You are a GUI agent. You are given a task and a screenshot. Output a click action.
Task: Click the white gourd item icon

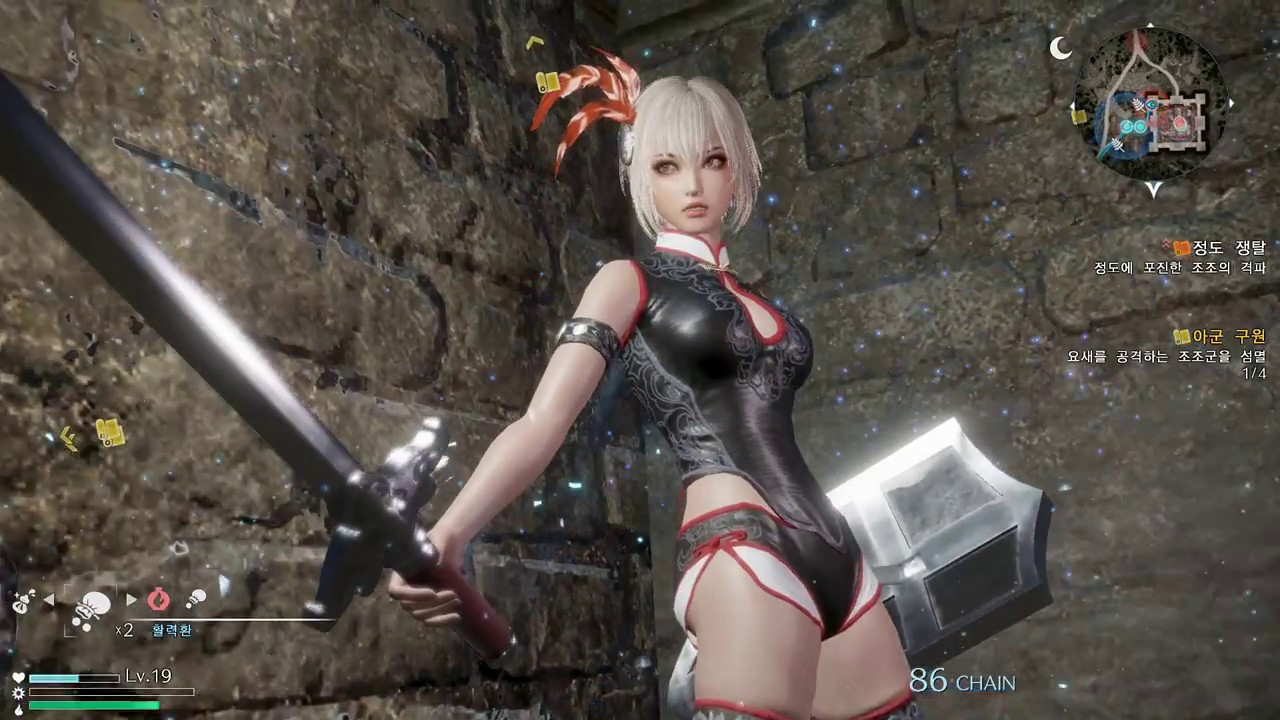point(196,599)
